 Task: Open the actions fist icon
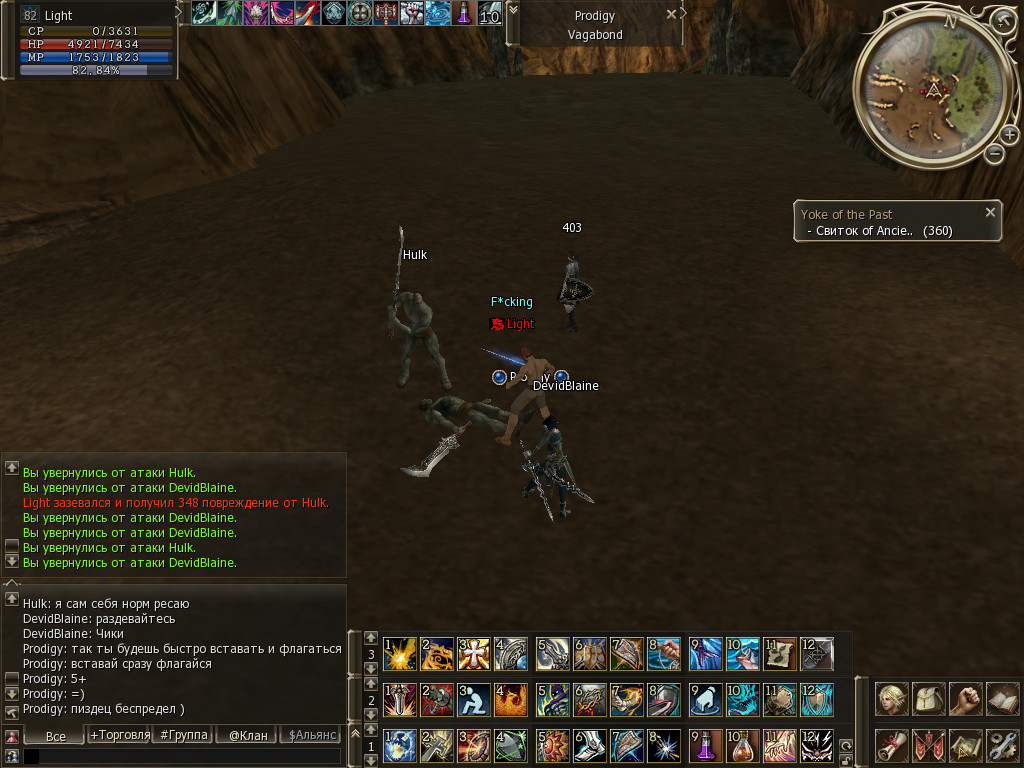tap(965, 698)
